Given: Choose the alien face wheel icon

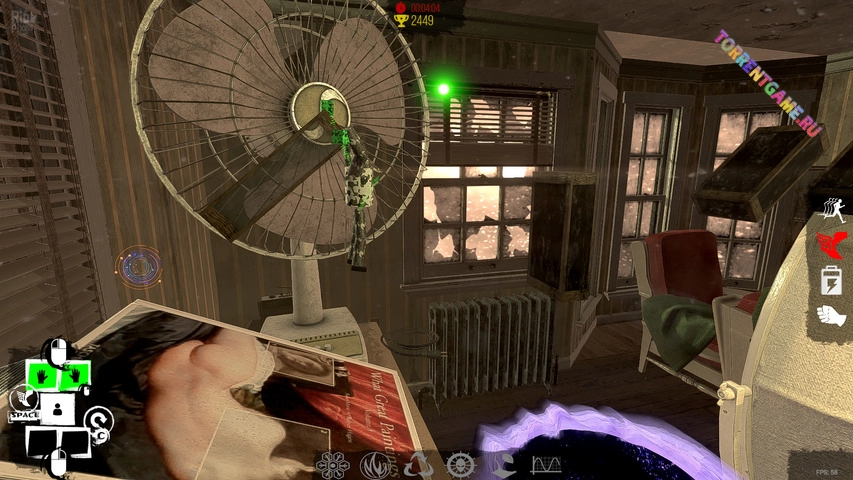Looking at the screenshot, I should coord(460,465).
